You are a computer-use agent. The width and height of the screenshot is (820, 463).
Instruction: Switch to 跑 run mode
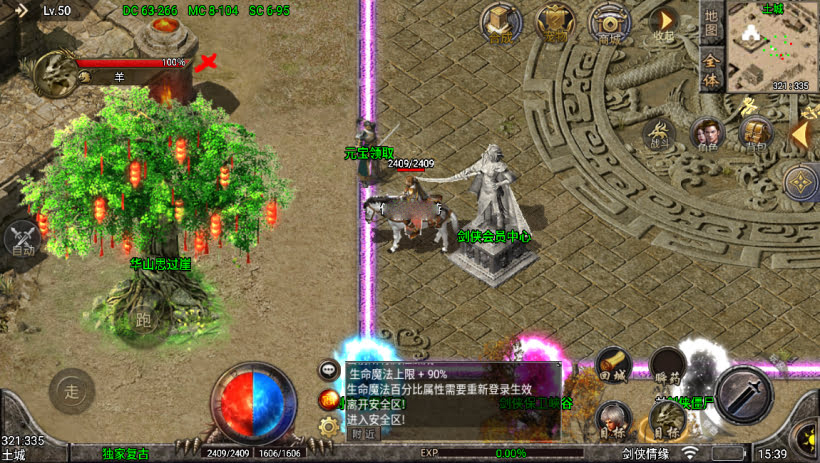click(142, 320)
